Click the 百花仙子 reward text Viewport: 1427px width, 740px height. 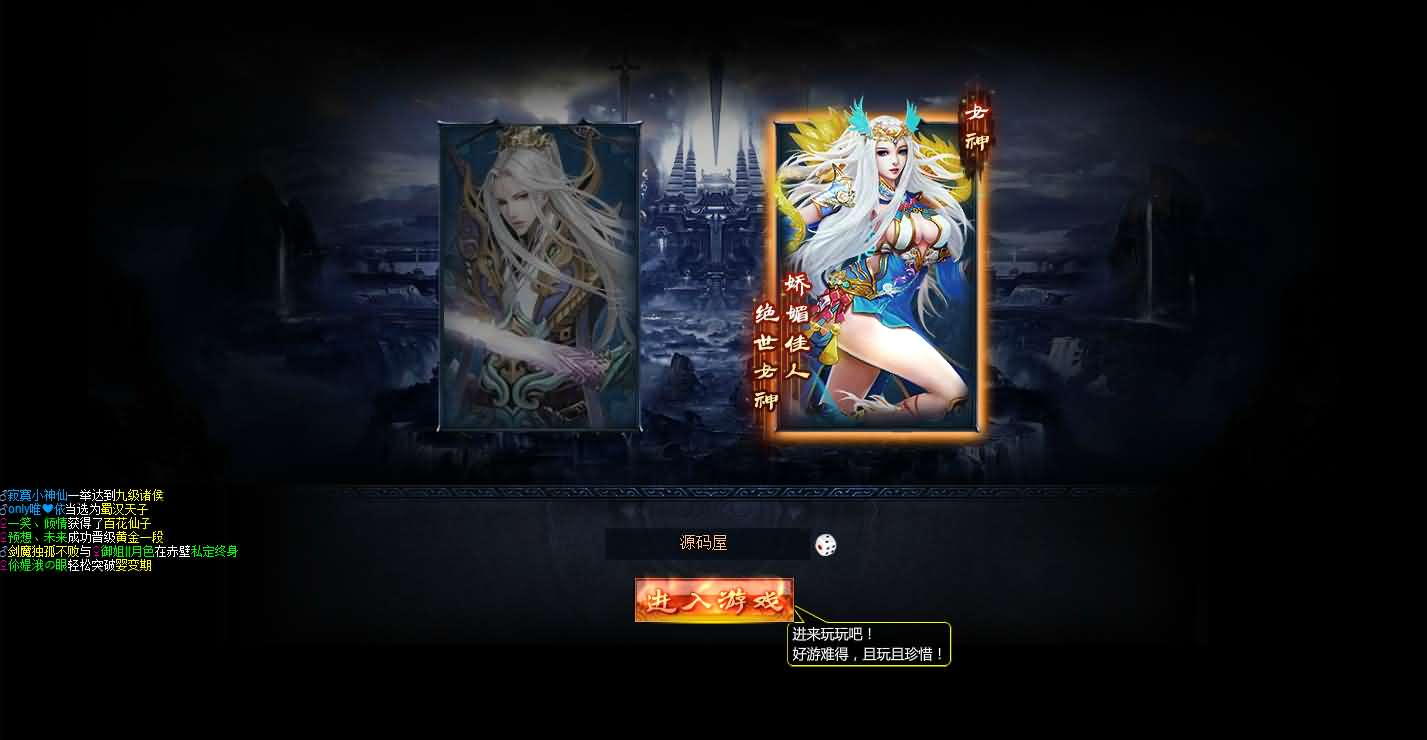click(127, 523)
